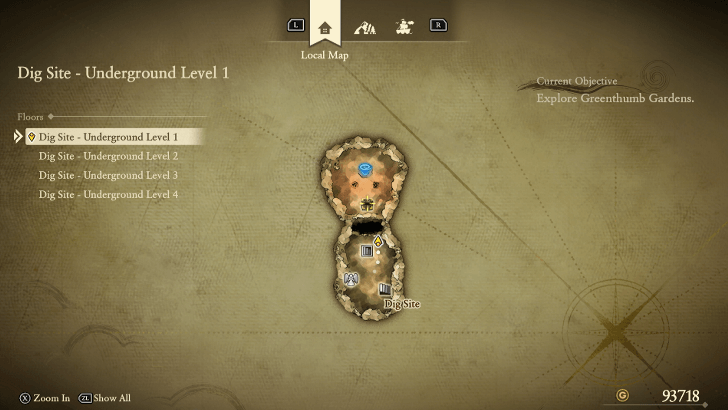Select the Dig Site exit door marker

click(384, 289)
